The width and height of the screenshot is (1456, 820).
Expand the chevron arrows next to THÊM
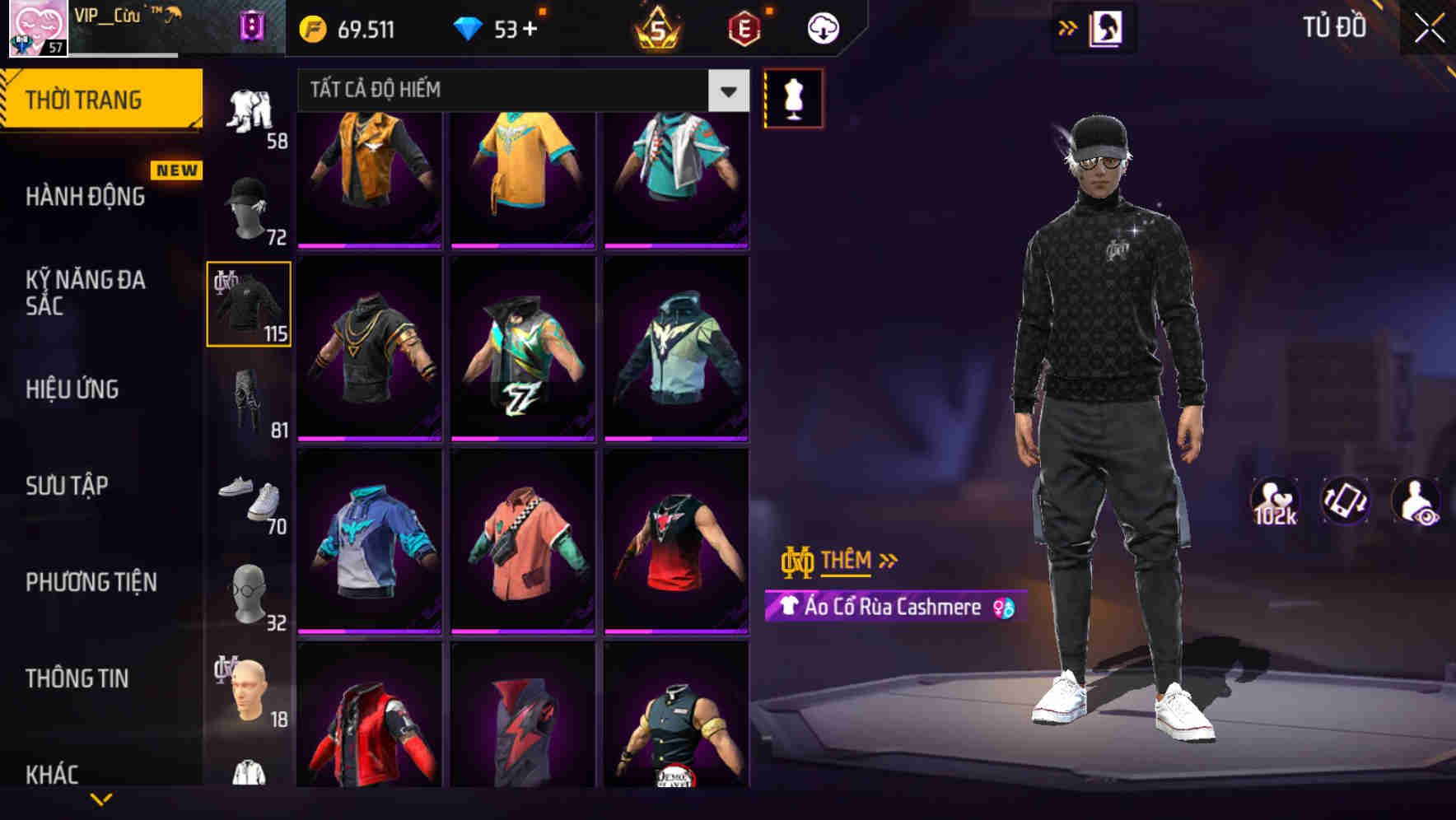click(x=888, y=560)
